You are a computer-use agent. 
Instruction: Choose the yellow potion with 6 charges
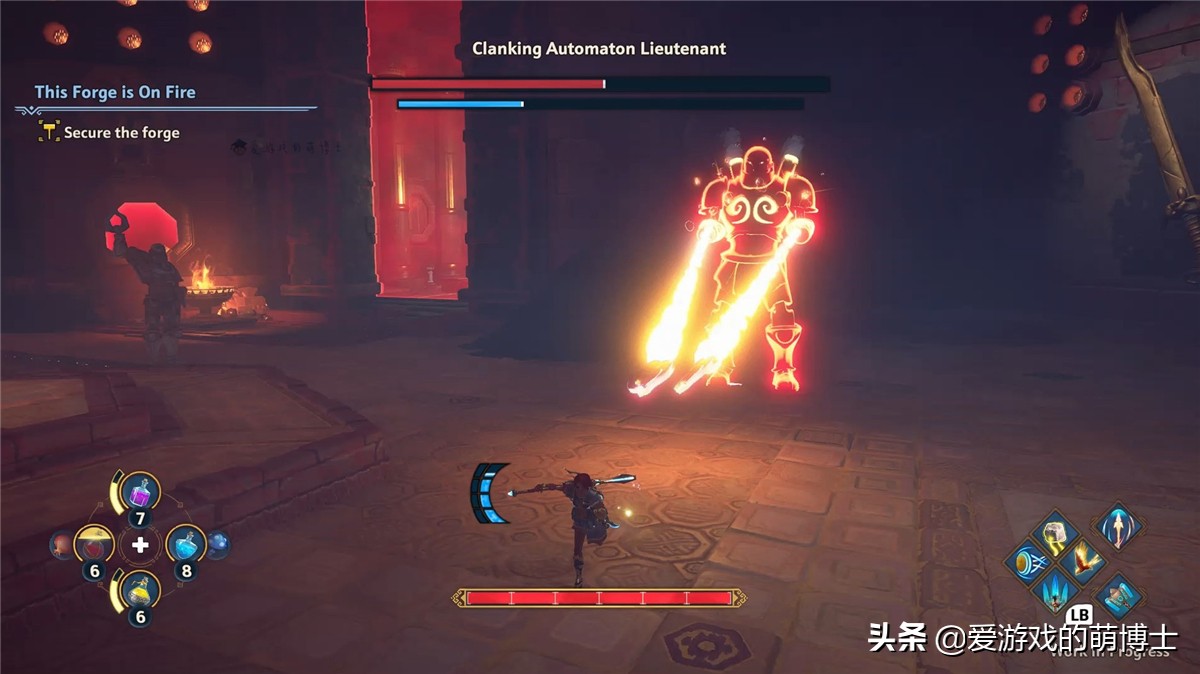[x=140, y=592]
